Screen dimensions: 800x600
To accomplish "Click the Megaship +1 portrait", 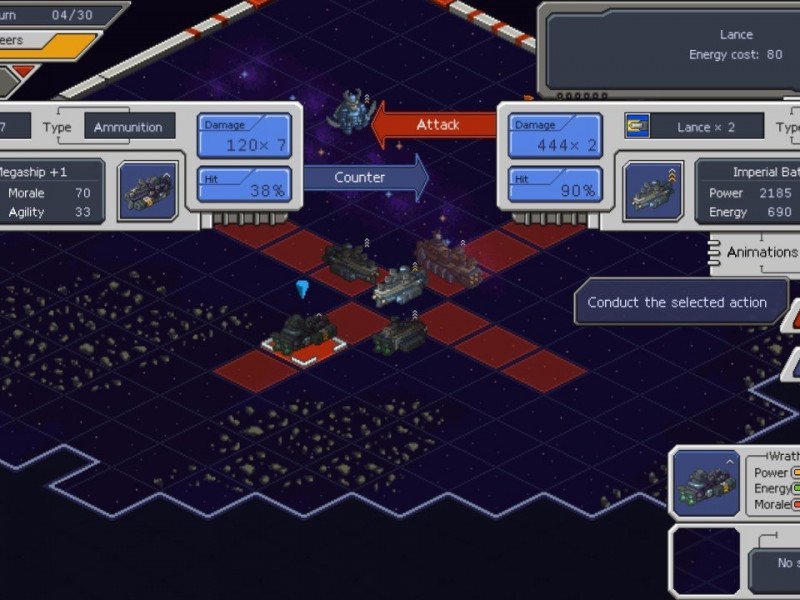I will pos(147,190).
